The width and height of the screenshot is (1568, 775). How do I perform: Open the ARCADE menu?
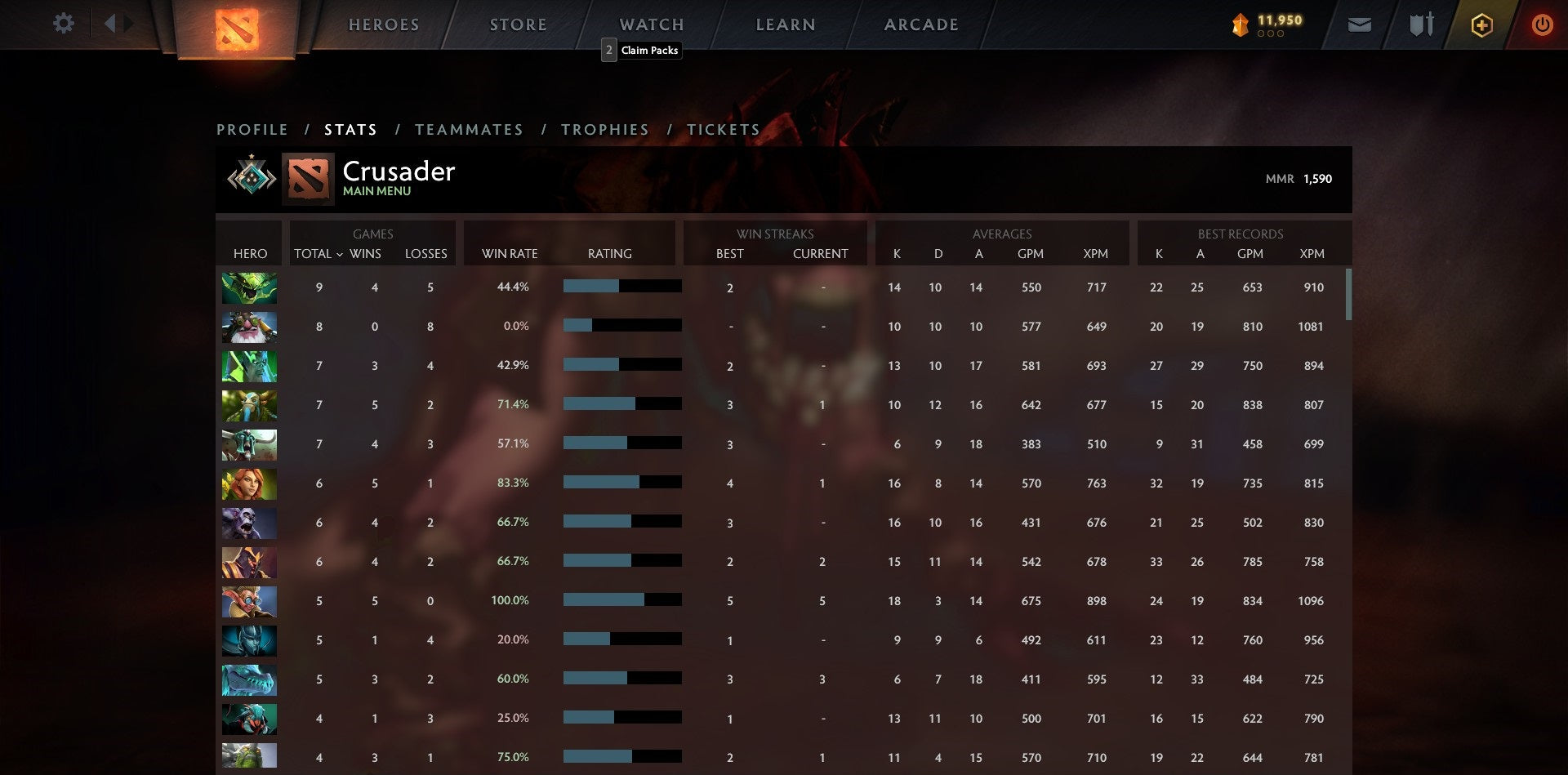920,24
